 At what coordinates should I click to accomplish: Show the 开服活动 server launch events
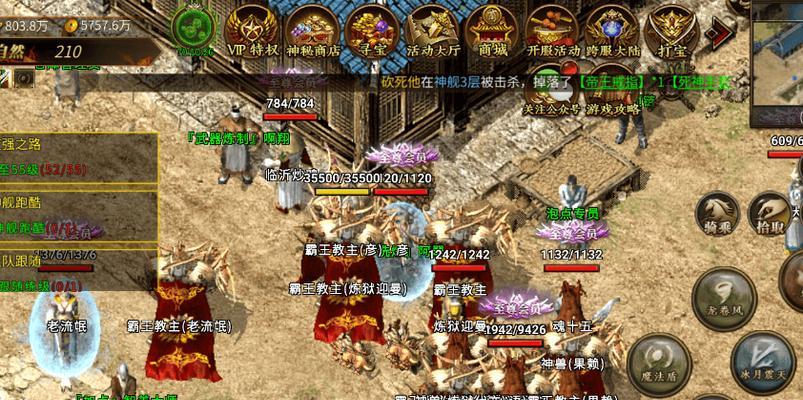[552, 28]
